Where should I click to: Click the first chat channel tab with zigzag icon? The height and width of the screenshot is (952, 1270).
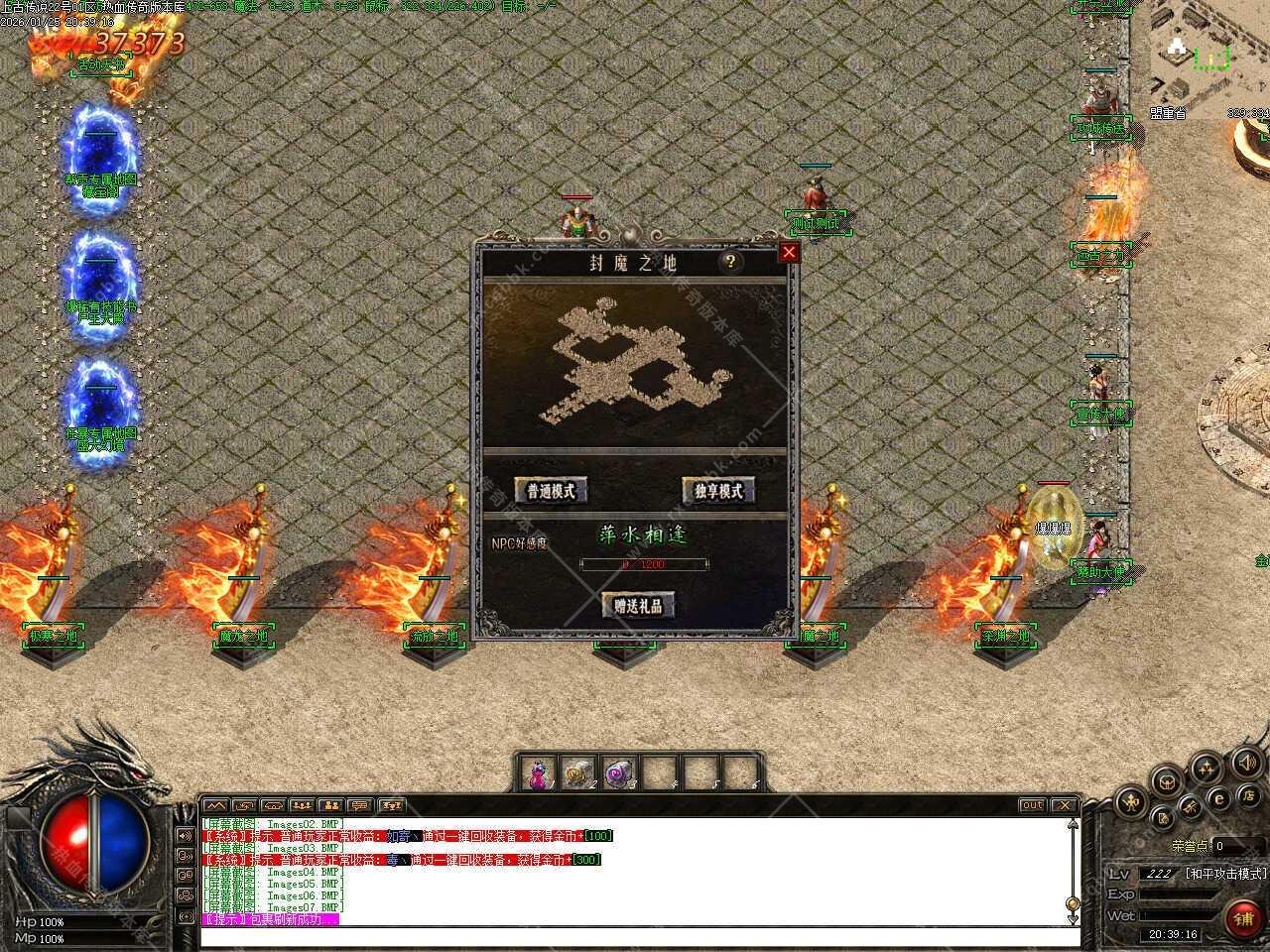(x=215, y=805)
